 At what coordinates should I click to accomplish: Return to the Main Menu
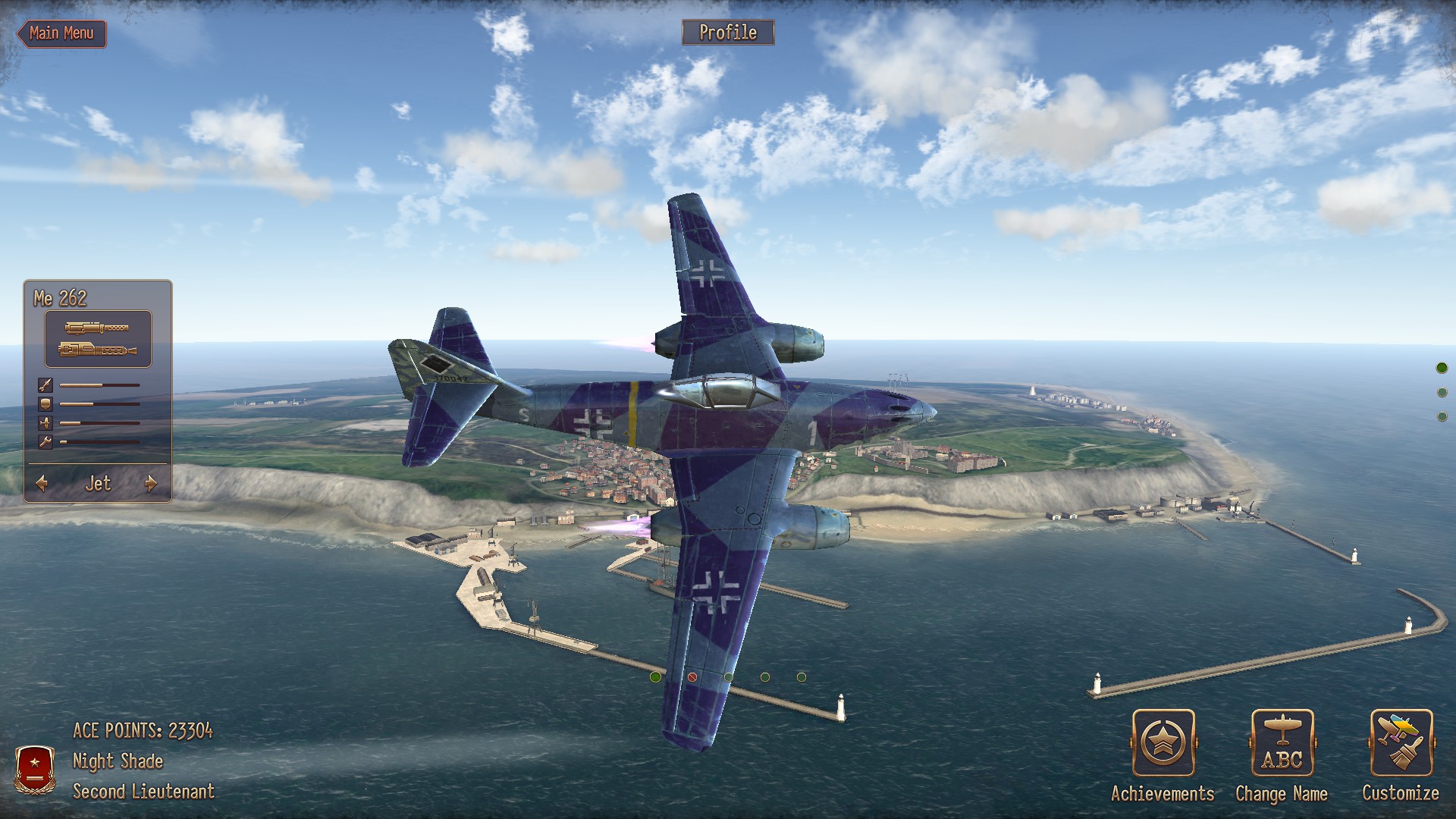point(61,33)
